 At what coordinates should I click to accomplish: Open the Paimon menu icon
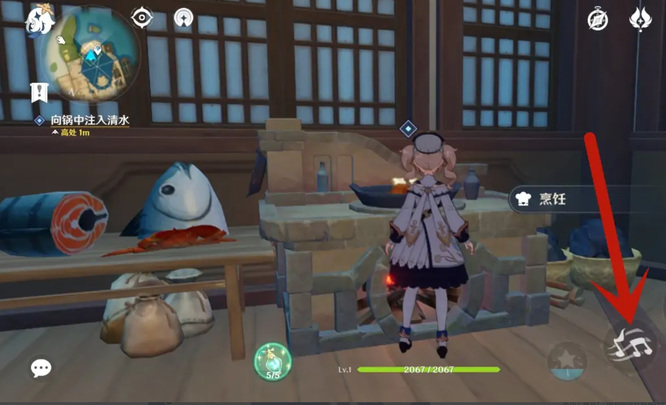click(41, 19)
